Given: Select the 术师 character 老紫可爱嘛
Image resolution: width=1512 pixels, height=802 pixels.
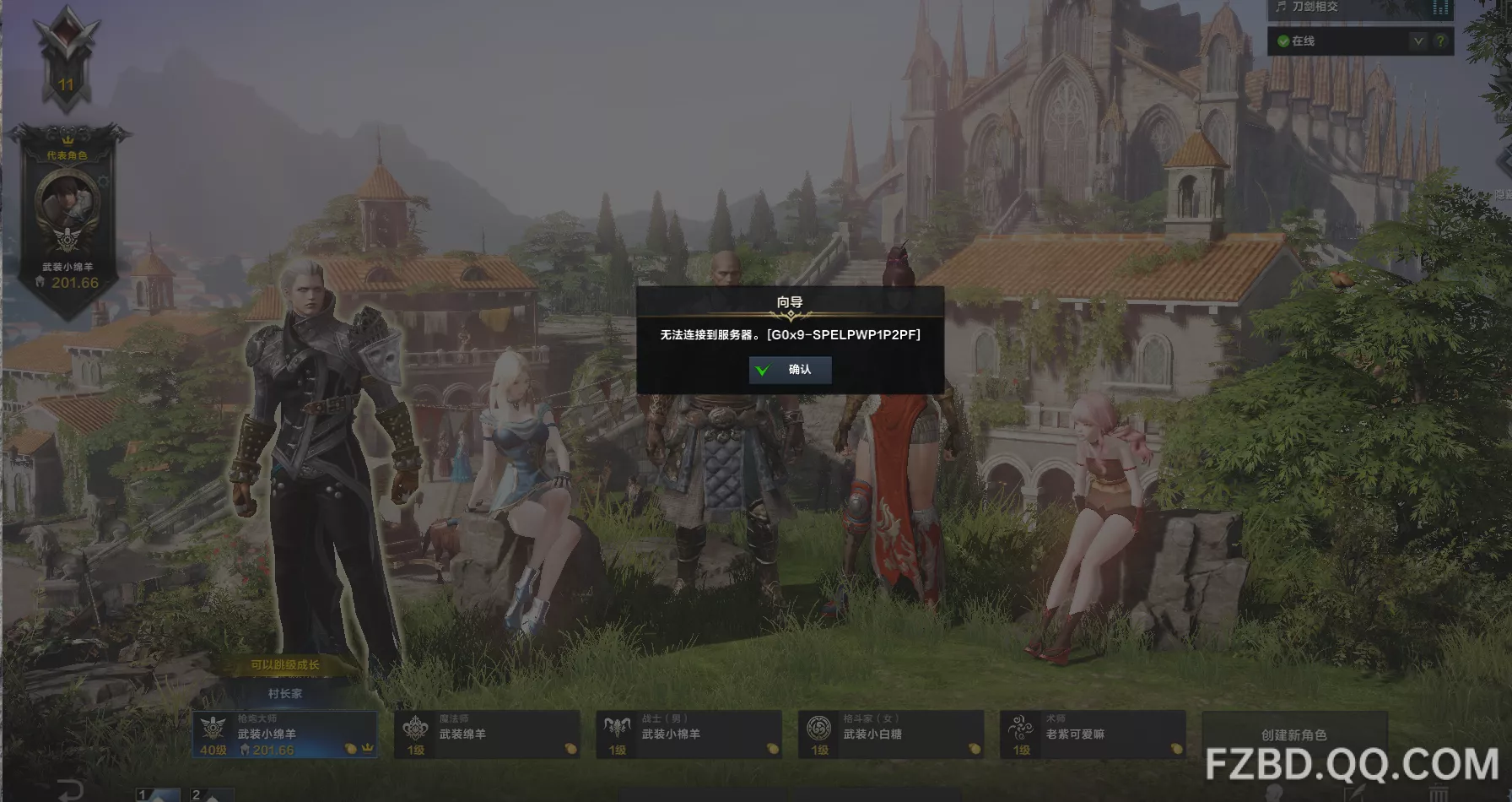Looking at the screenshot, I should click(x=1093, y=734).
